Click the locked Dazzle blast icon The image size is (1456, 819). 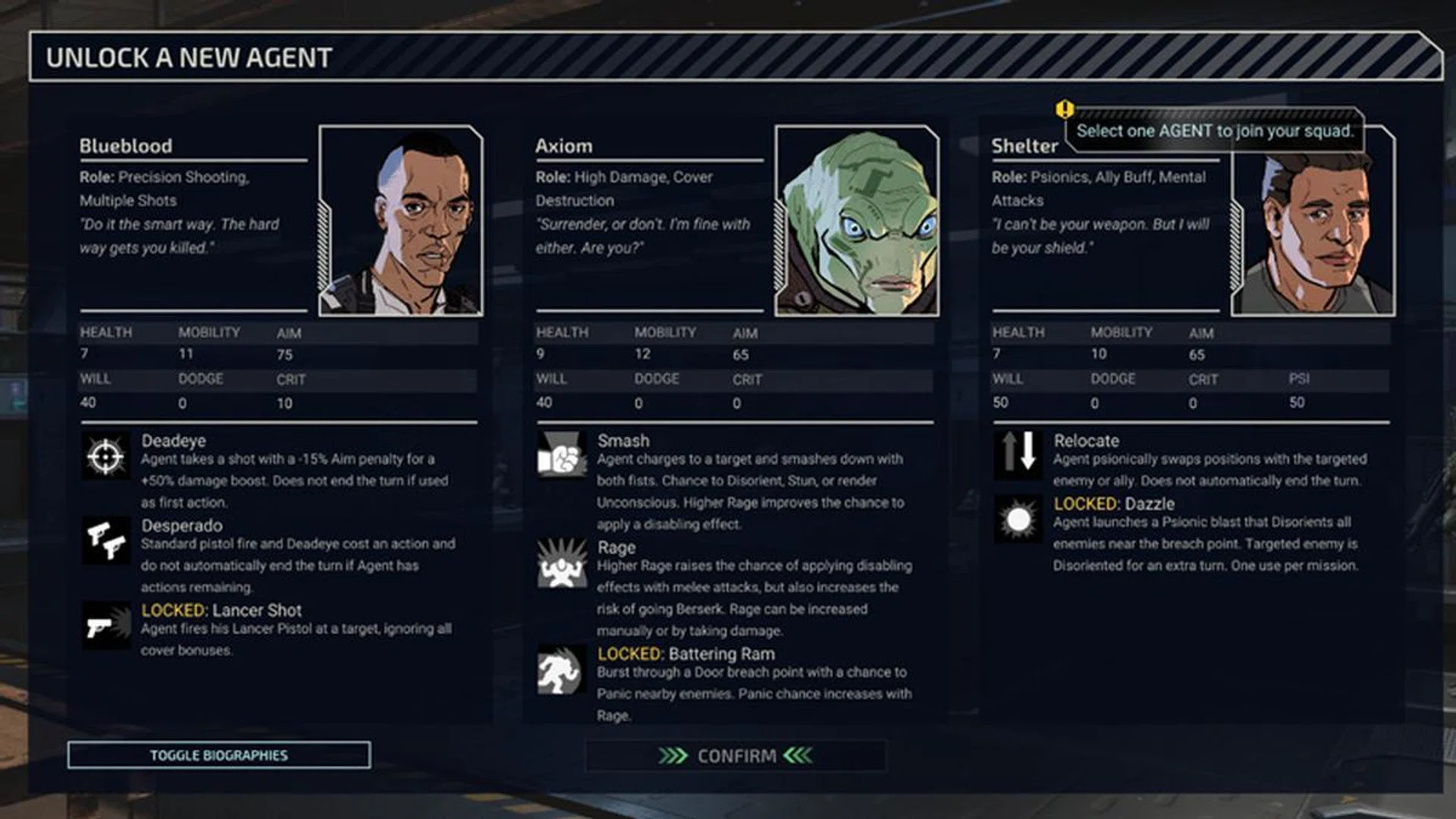click(1018, 519)
